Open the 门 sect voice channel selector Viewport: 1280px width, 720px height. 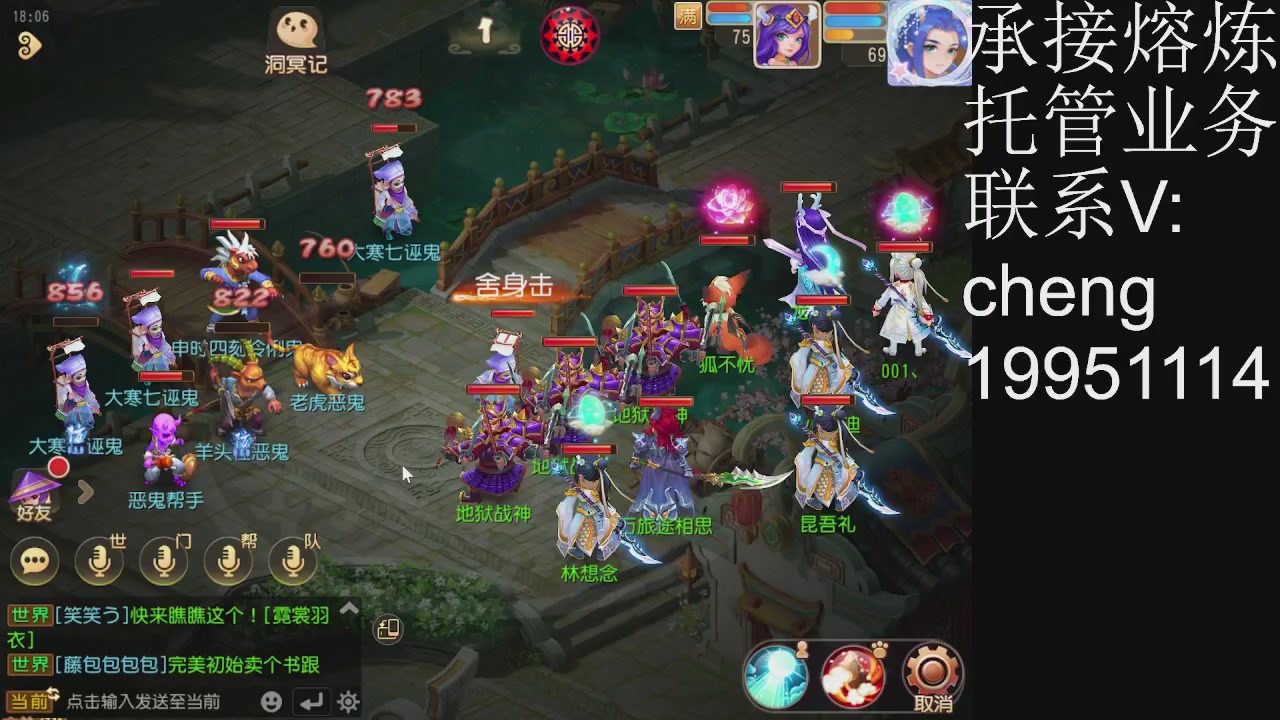coord(163,560)
